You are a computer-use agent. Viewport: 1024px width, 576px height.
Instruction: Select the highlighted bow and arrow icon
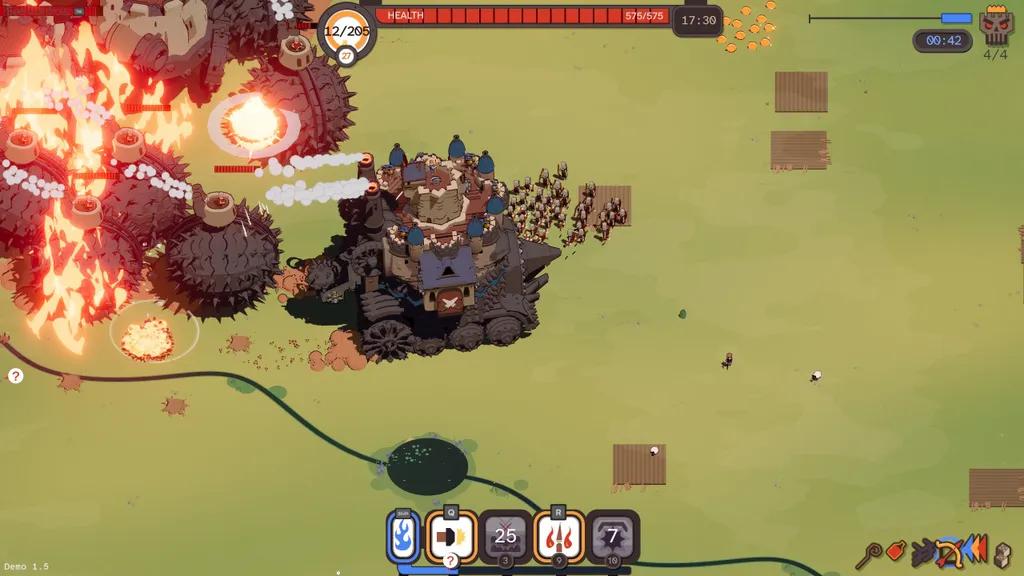pos(948,551)
